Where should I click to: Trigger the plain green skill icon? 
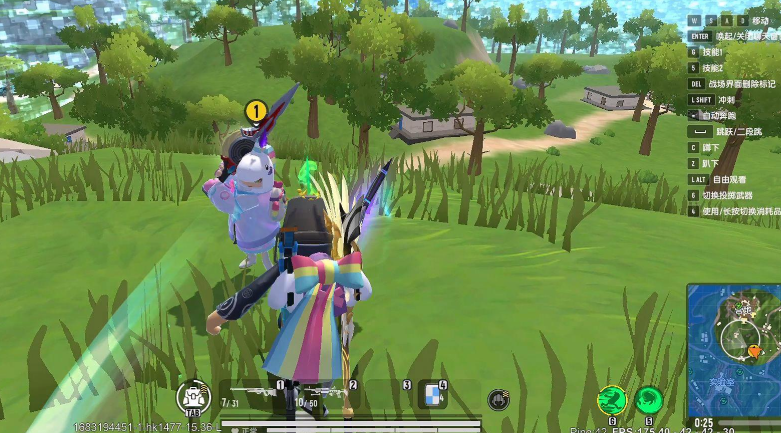pos(649,400)
